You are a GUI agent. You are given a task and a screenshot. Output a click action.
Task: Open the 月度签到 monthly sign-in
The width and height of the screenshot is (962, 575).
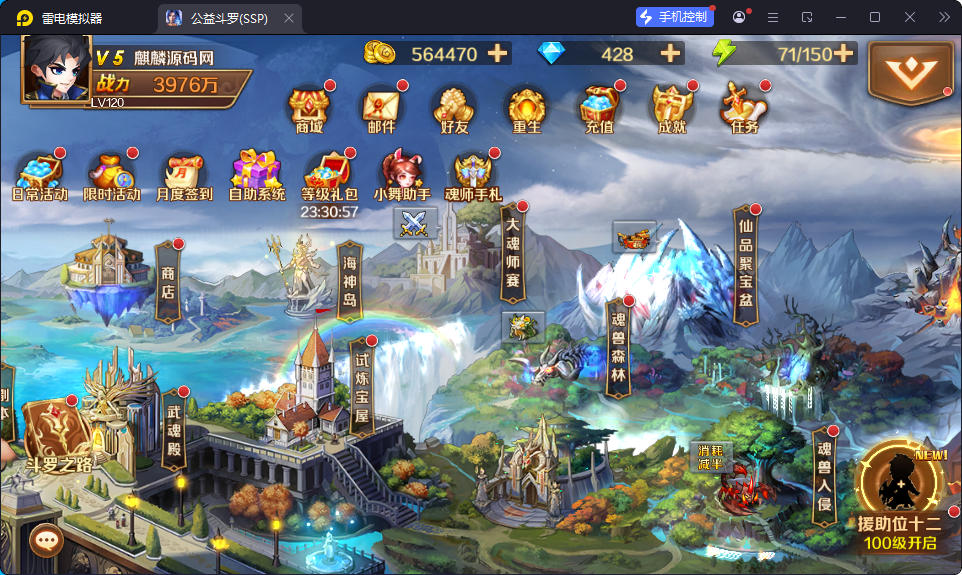tap(184, 177)
